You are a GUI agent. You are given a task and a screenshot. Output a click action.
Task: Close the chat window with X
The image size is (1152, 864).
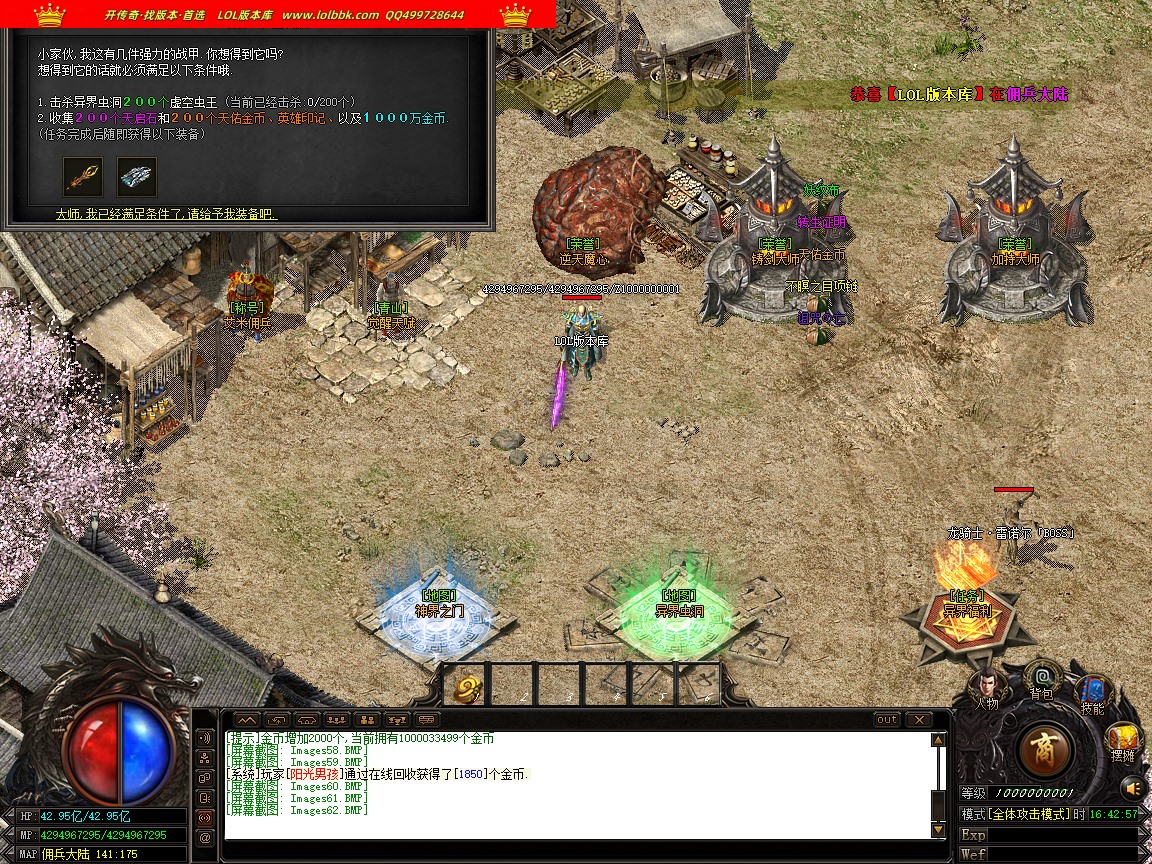point(918,720)
